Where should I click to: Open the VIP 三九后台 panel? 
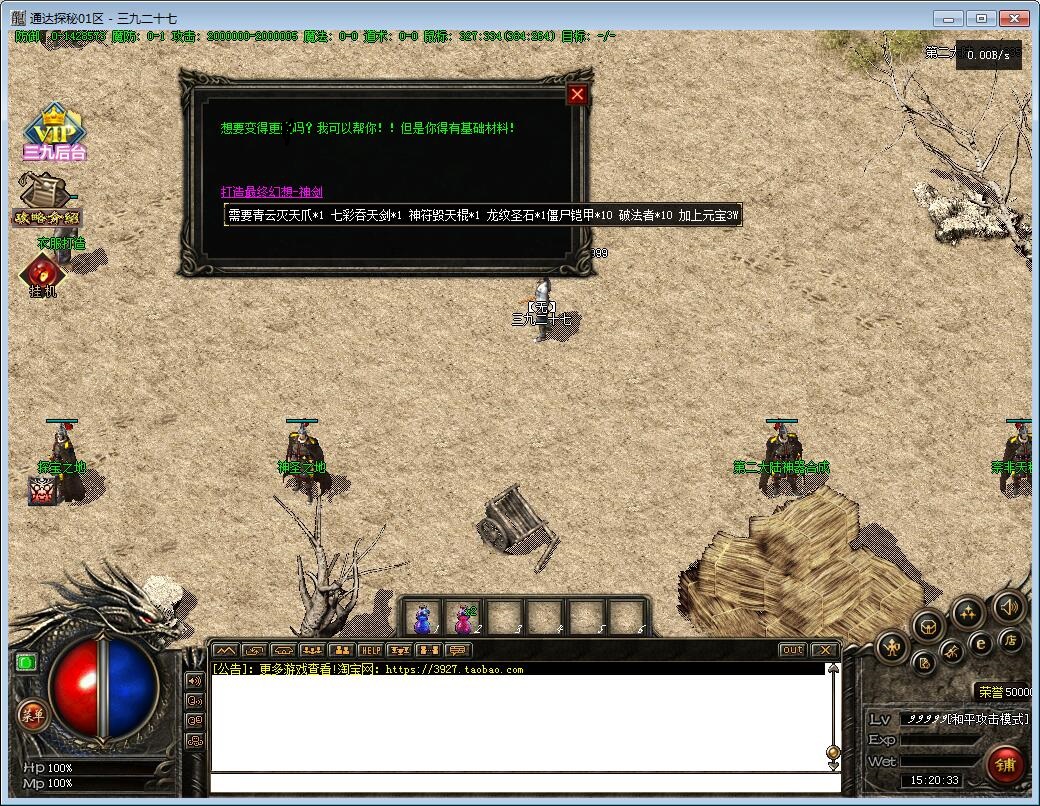[55, 133]
